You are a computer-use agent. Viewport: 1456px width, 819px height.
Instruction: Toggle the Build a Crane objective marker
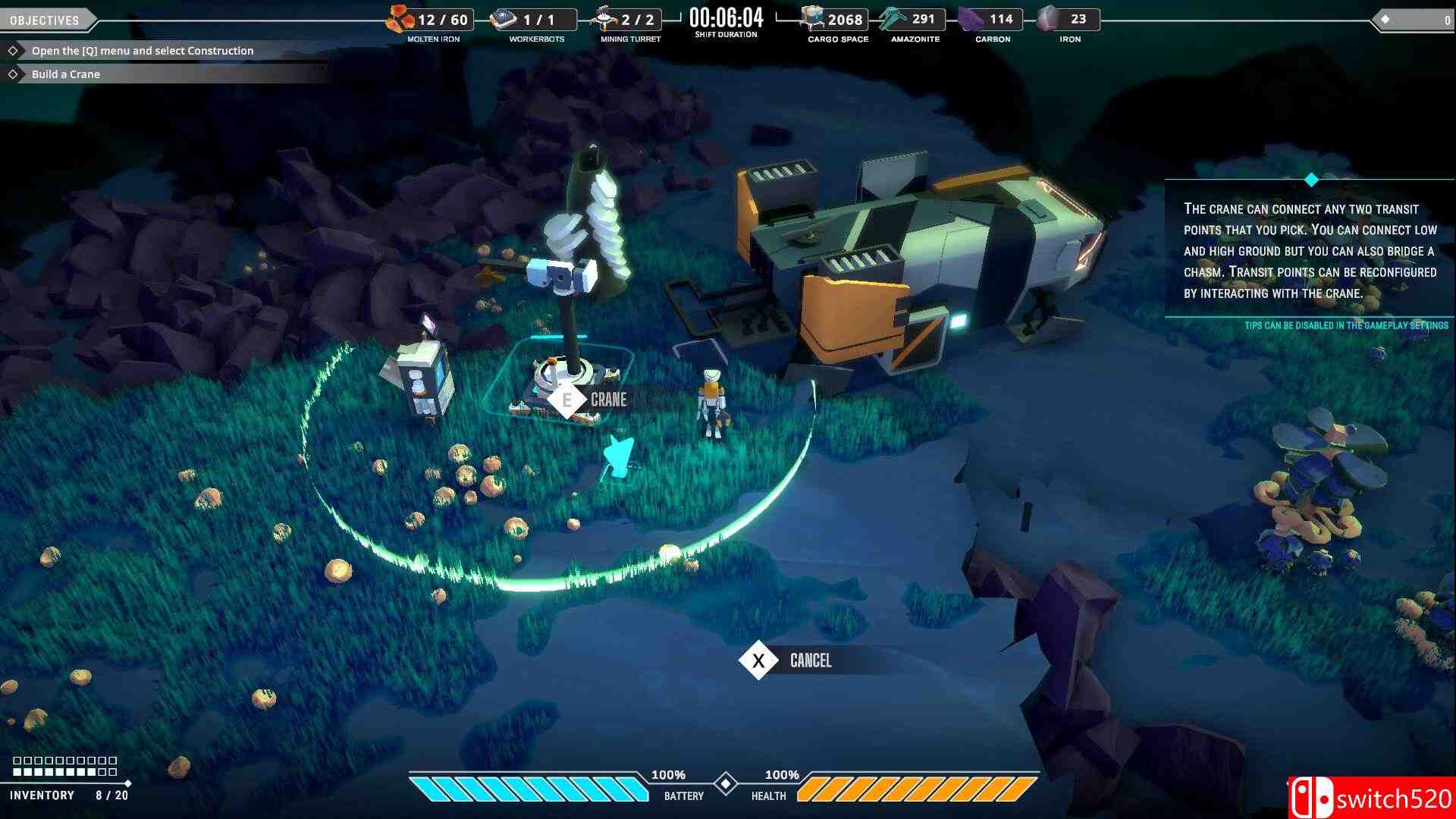(14, 74)
